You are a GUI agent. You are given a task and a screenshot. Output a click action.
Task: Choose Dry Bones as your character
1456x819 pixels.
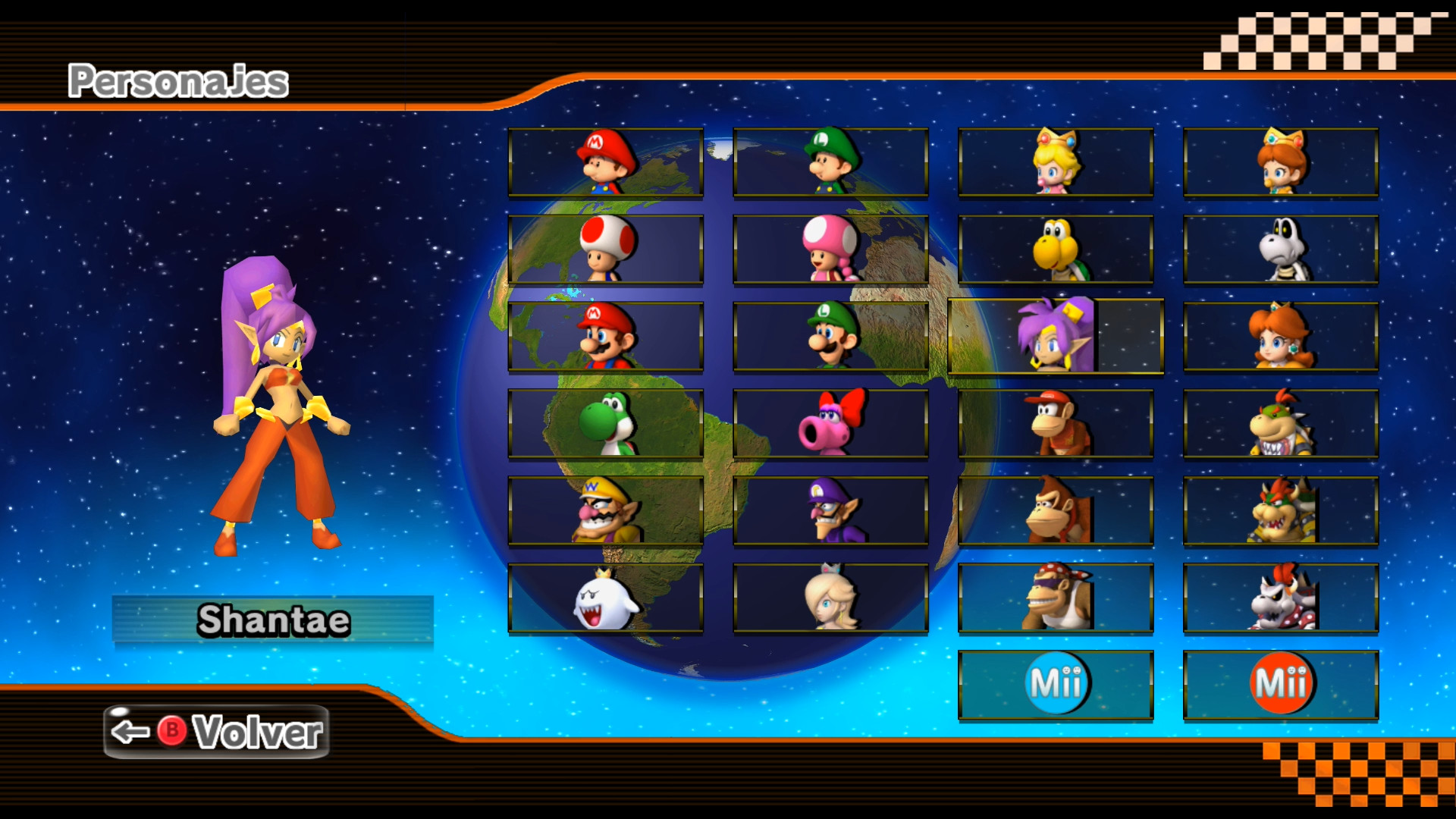click(x=1281, y=249)
